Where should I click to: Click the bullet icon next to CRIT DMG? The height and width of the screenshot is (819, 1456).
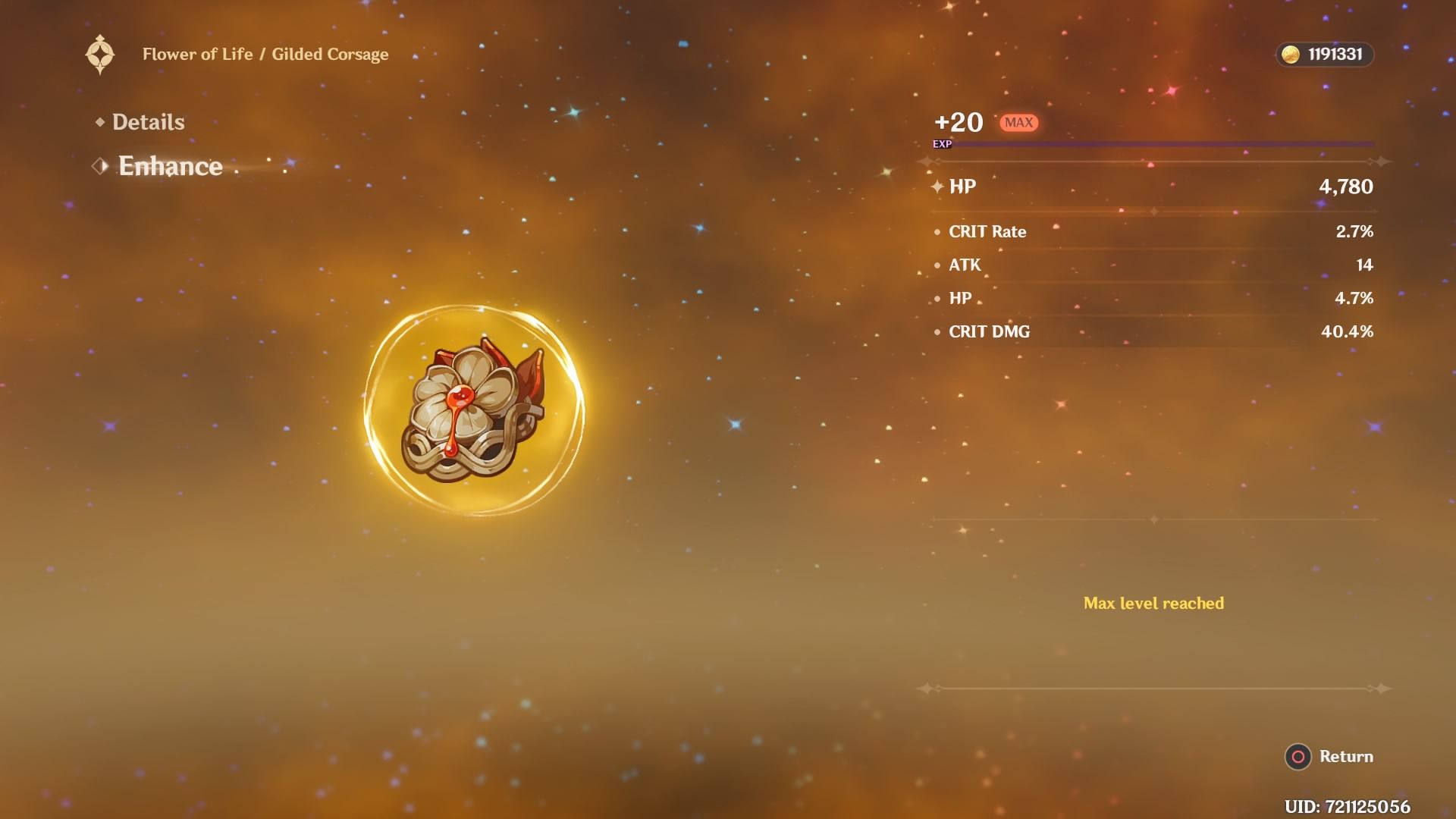coord(938,331)
